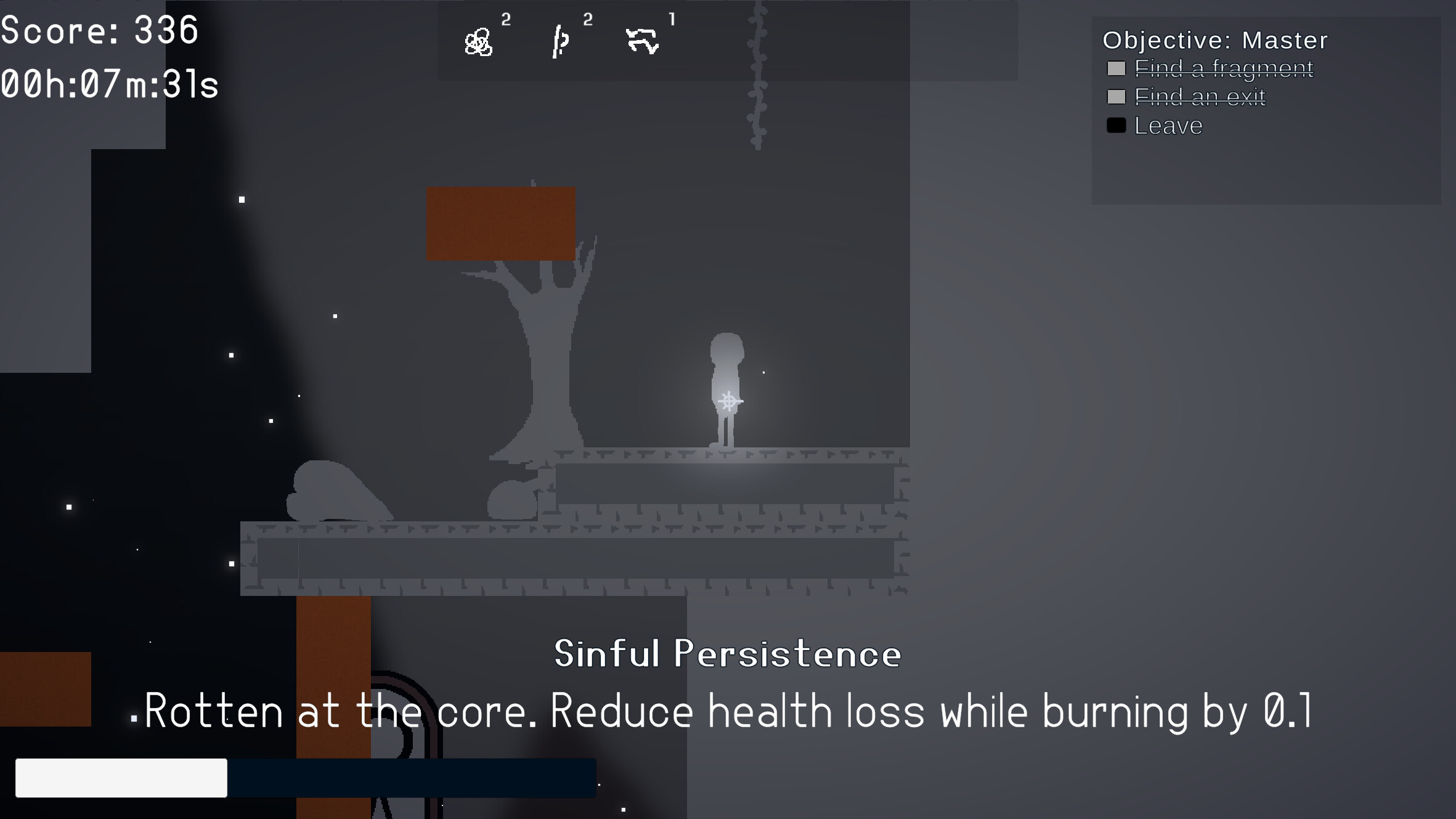Toggle the Leave objective checkbox
The width and height of the screenshot is (1456, 819).
tap(1116, 125)
